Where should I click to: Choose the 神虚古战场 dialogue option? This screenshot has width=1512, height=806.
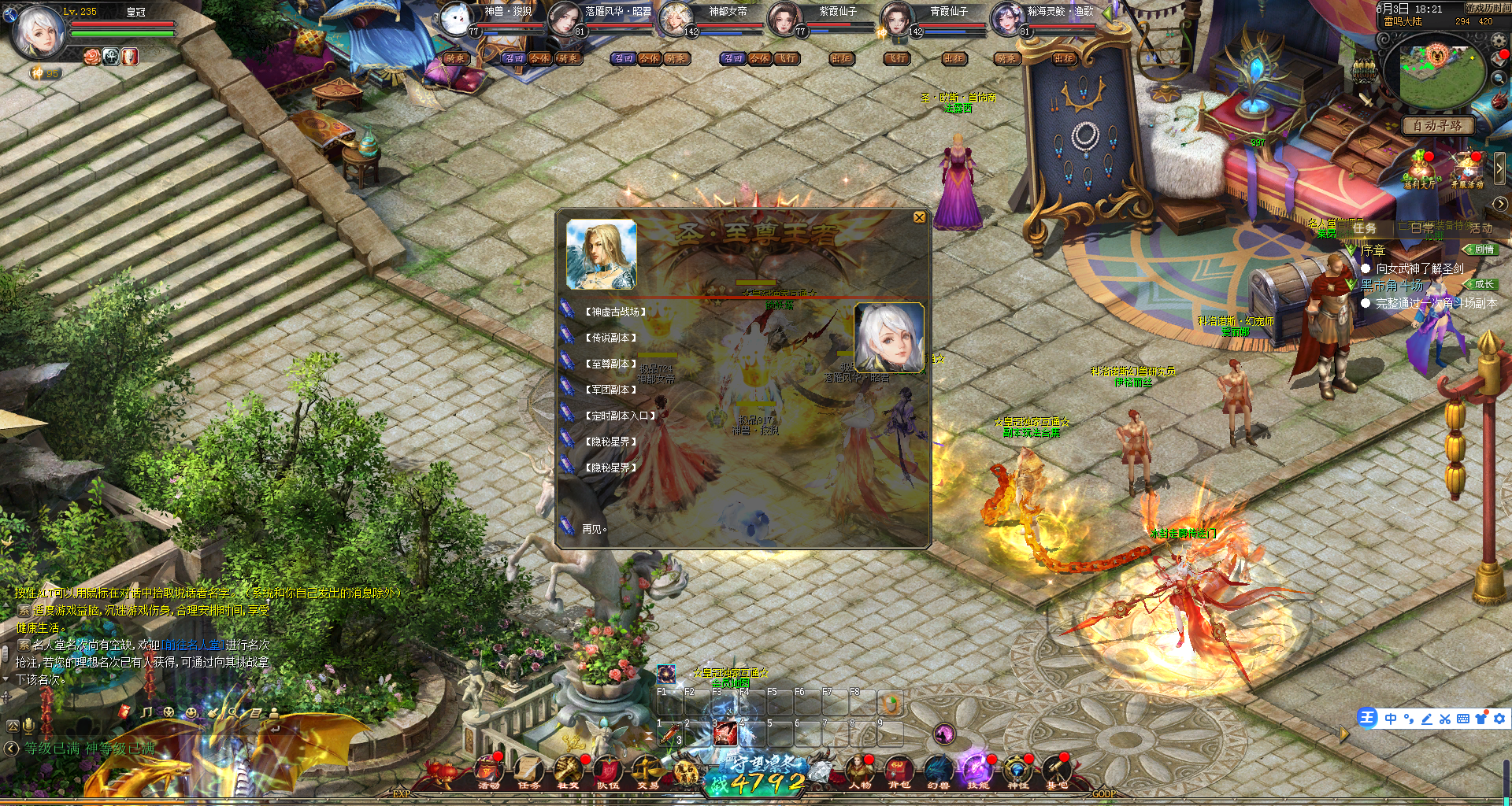615,312
